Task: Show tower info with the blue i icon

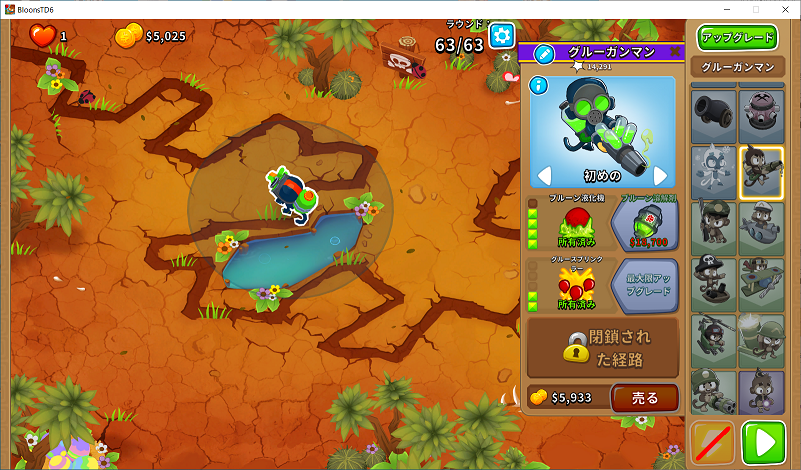Action: (538, 85)
